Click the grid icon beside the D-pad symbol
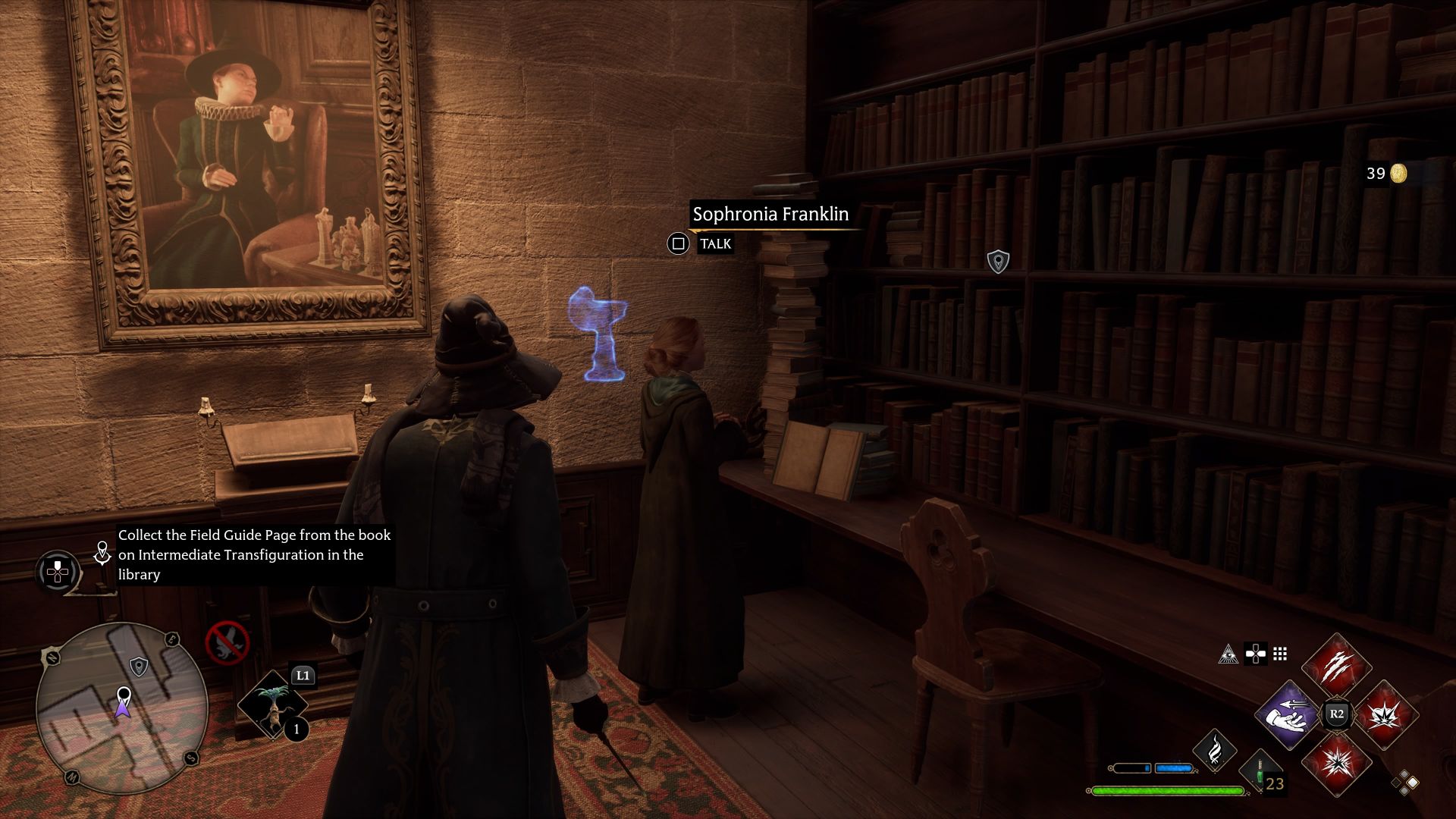Viewport: 1456px width, 819px height. (x=1279, y=654)
